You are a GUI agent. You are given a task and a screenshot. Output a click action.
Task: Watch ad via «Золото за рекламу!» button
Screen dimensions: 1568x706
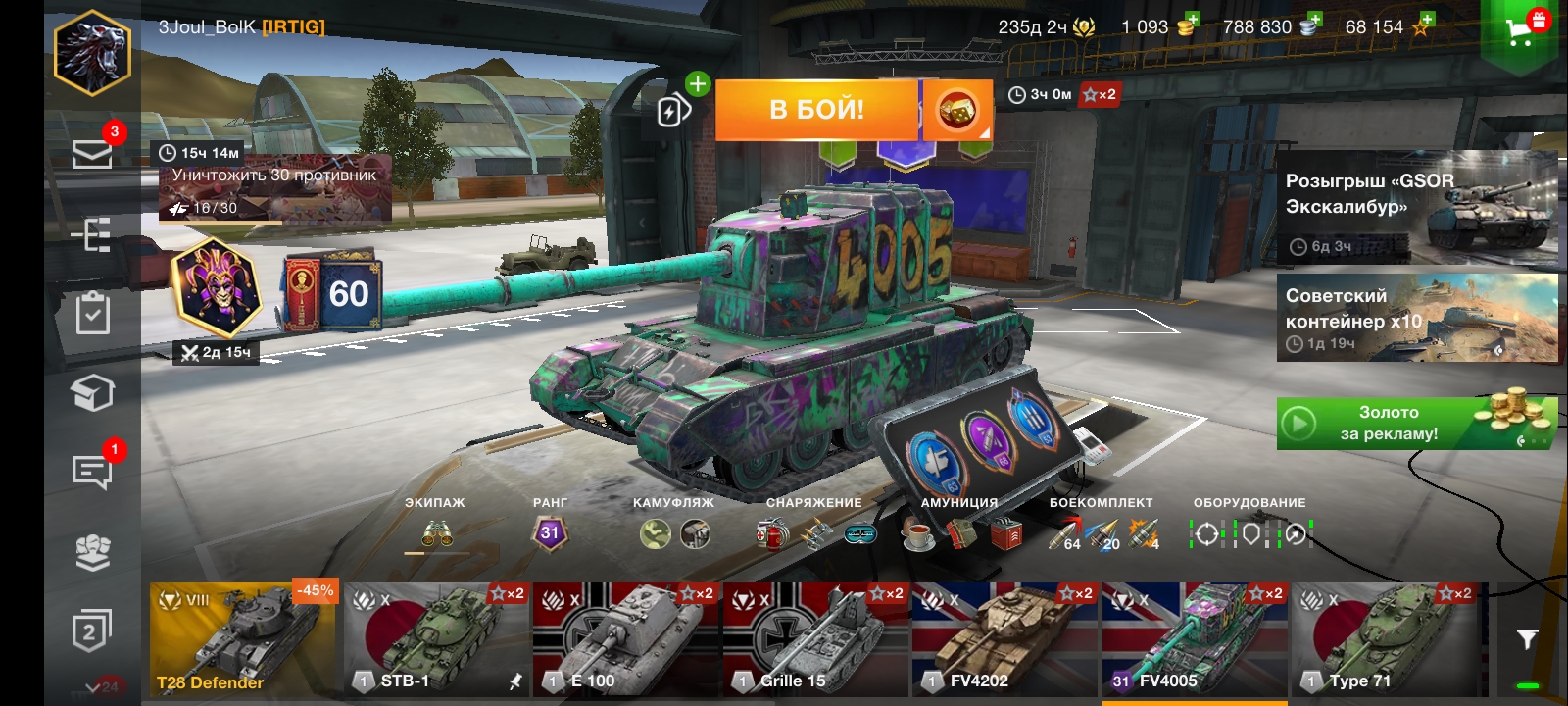point(1416,424)
